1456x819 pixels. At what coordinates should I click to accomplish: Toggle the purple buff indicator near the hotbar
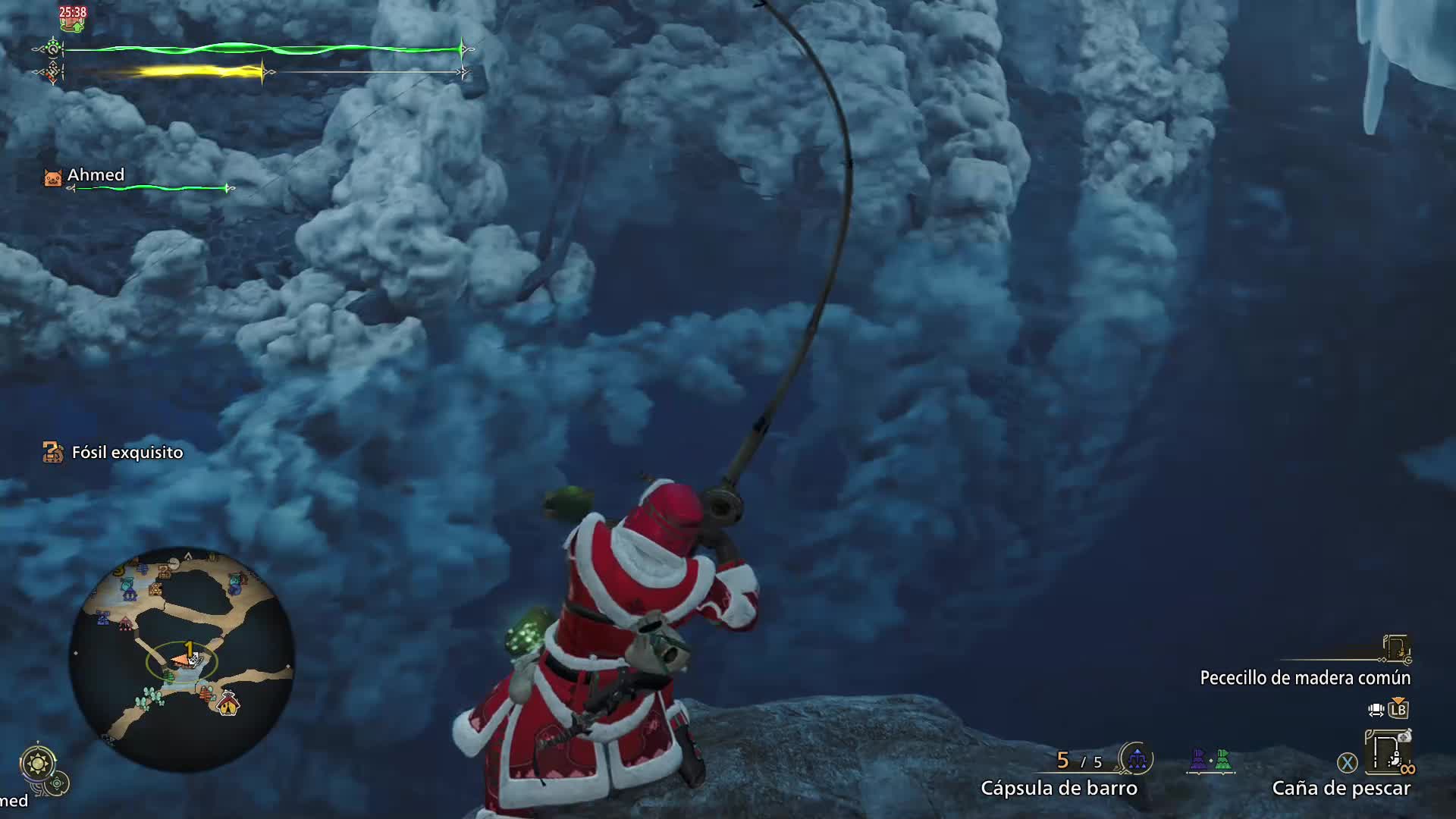coord(1198,758)
